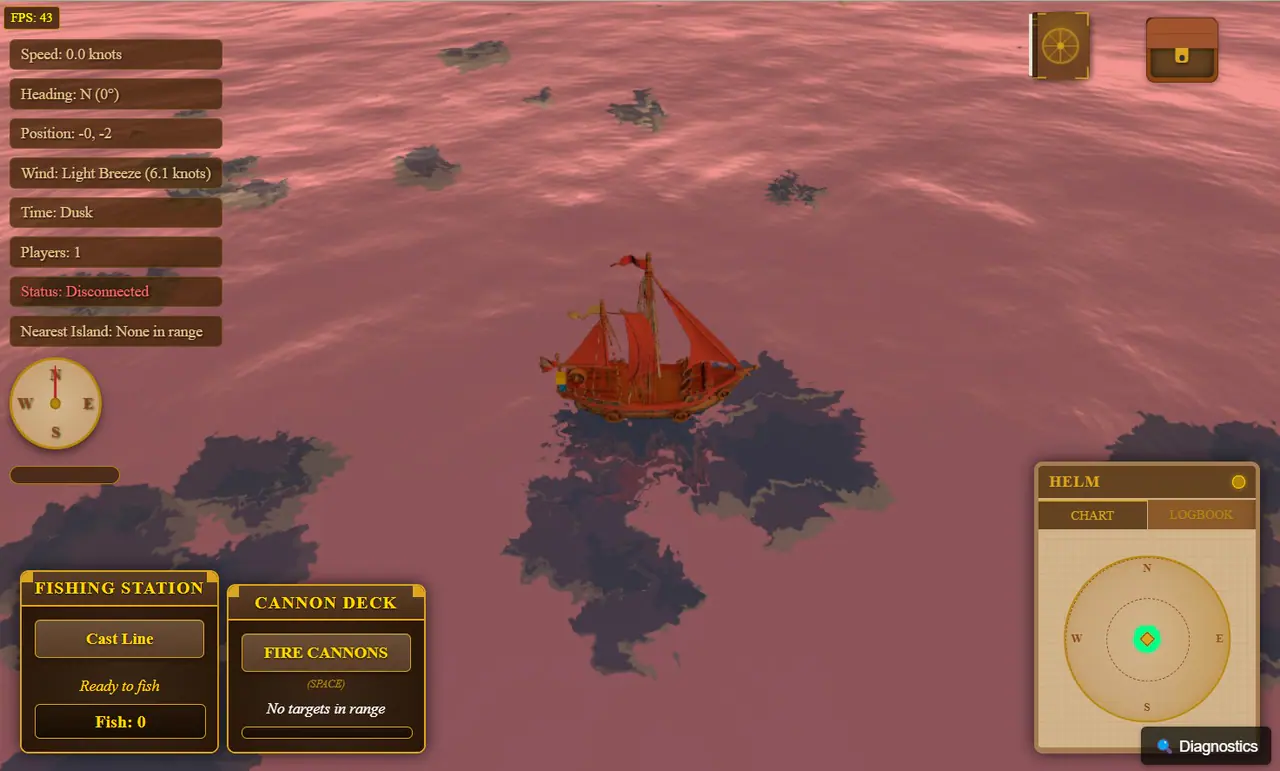Select the CHART tab
The height and width of the screenshot is (771, 1280).
[x=1092, y=515]
